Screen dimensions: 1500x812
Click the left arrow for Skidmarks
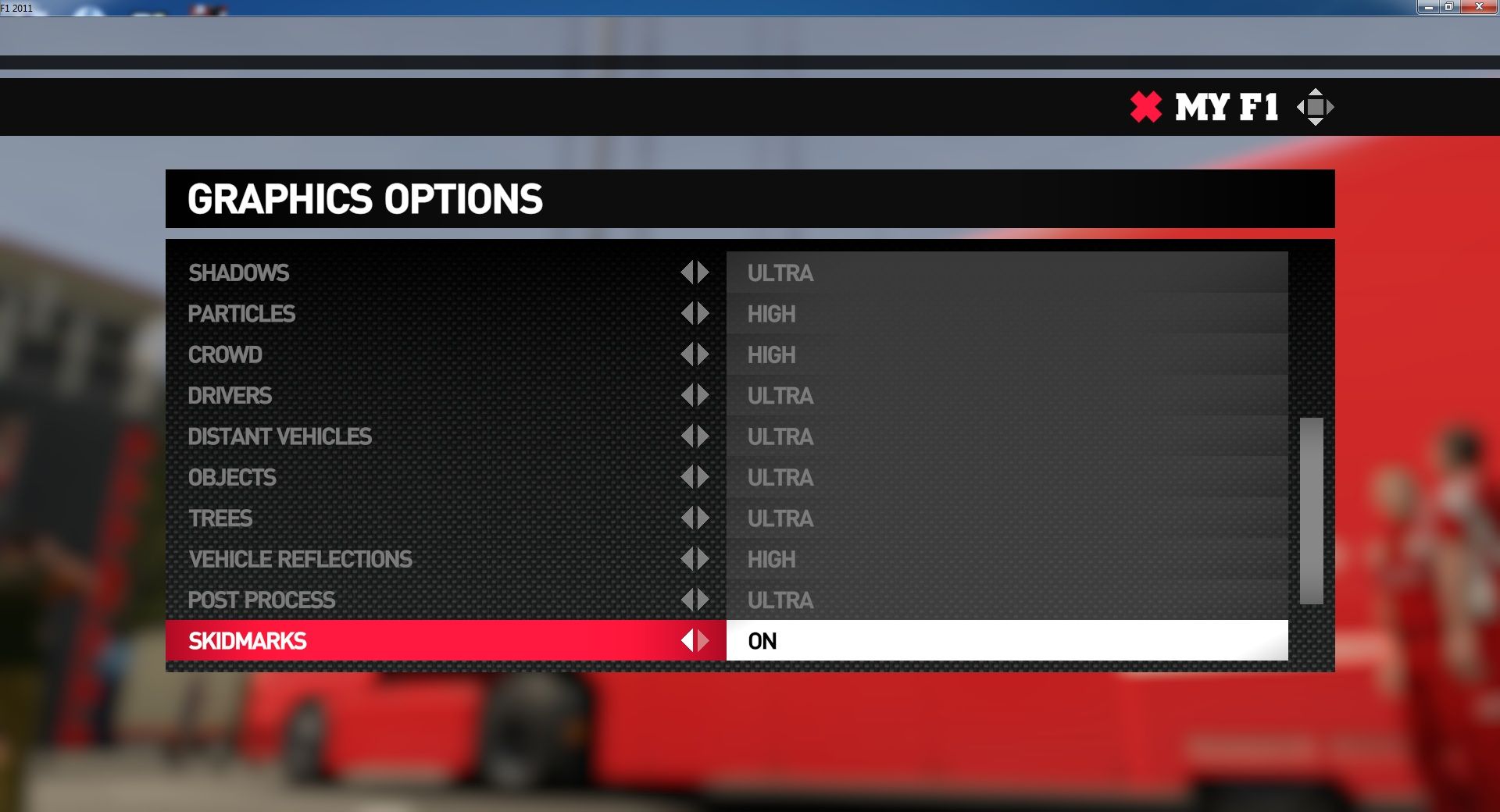pyautogui.click(x=687, y=641)
